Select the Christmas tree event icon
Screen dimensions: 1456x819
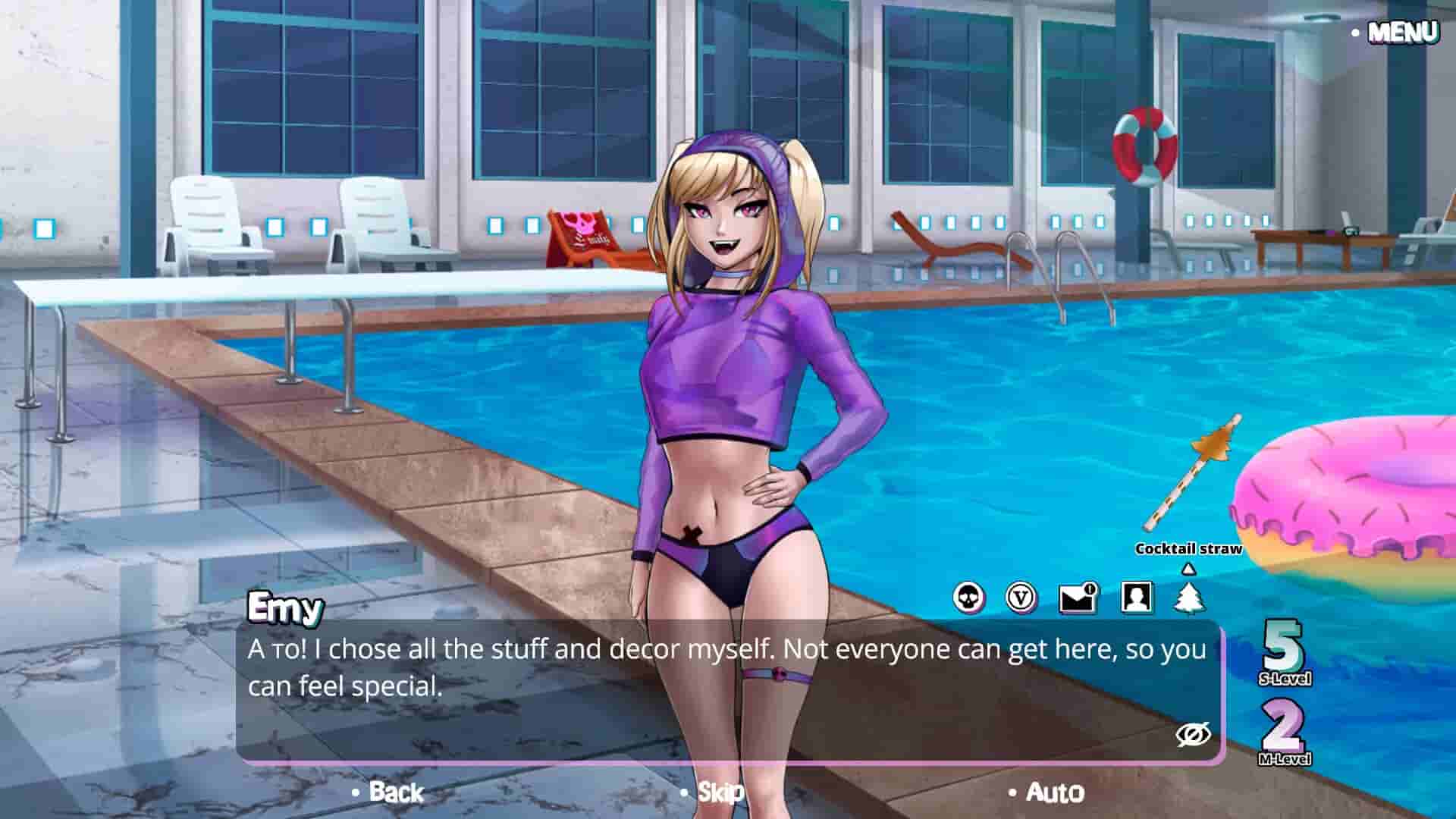click(x=1188, y=598)
